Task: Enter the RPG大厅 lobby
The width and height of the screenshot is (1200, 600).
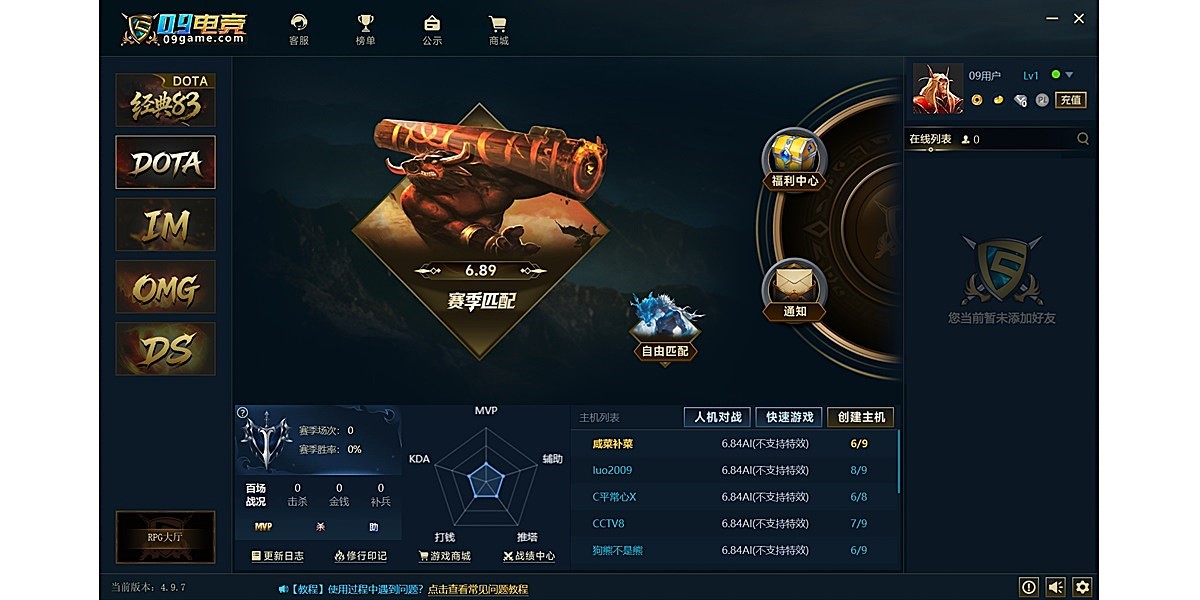Action: pyautogui.click(x=165, y=537)
